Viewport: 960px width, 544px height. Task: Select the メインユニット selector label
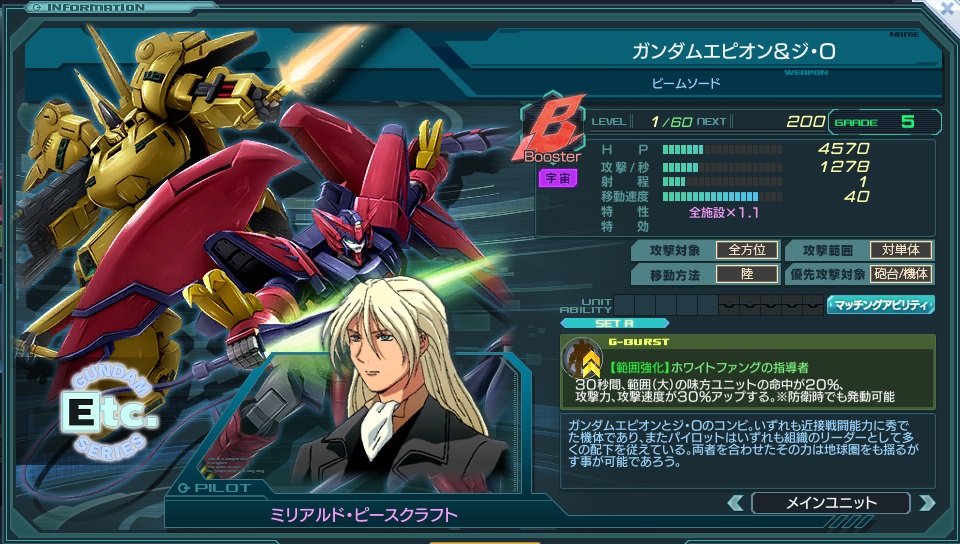coord(830,503)
